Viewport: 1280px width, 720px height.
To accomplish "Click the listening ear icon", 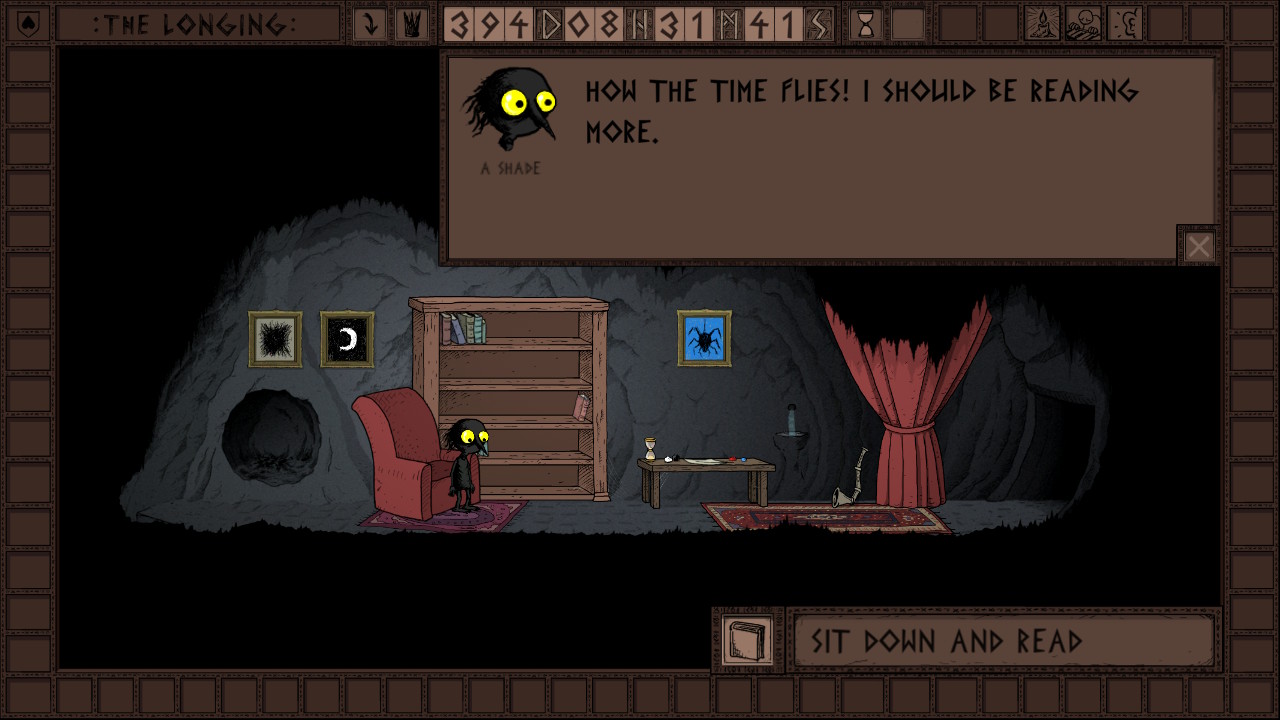I will [x=1126, y=24].
